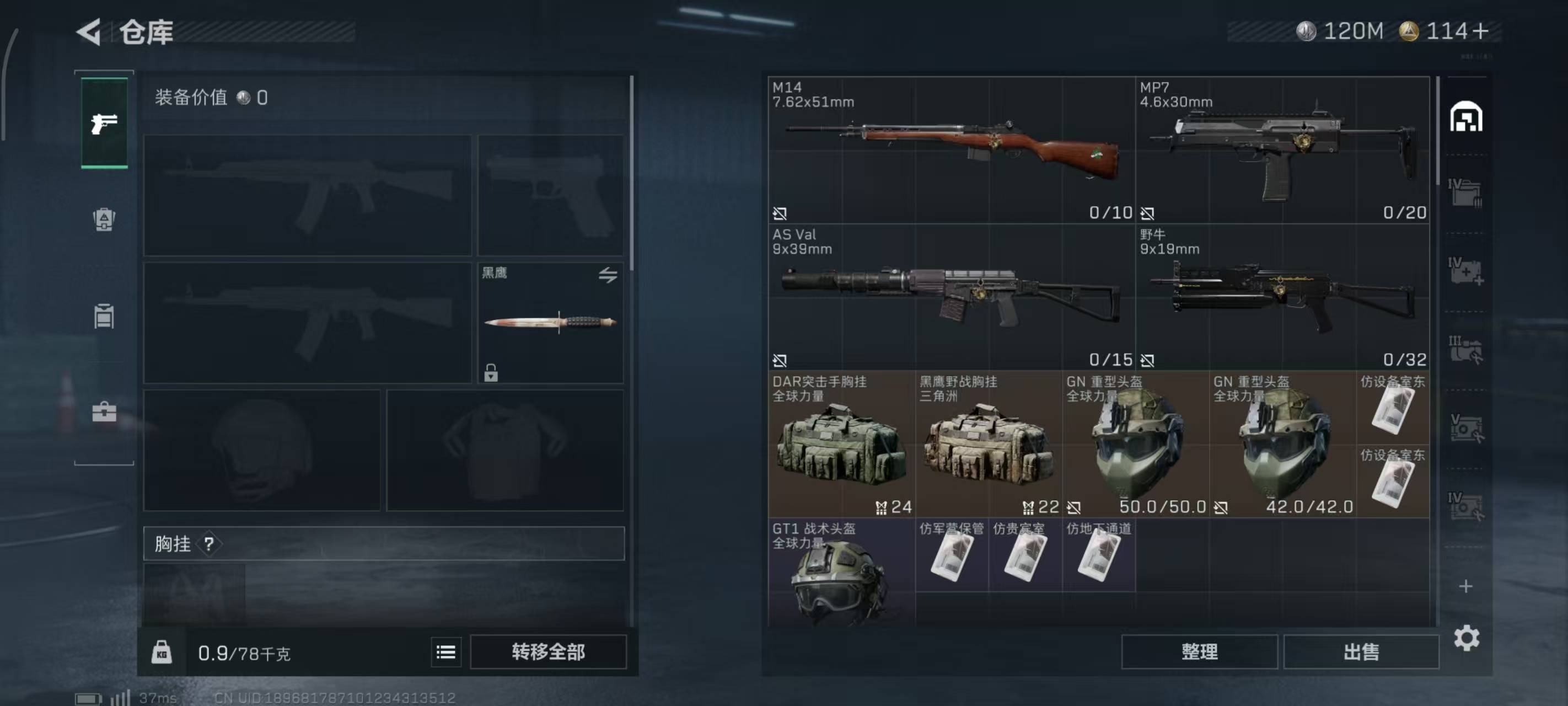Select the DAR突击手胸挂 chest rig
This screenshot has height=706, width=1568.
pyautogui.click(x=841, y=445)
